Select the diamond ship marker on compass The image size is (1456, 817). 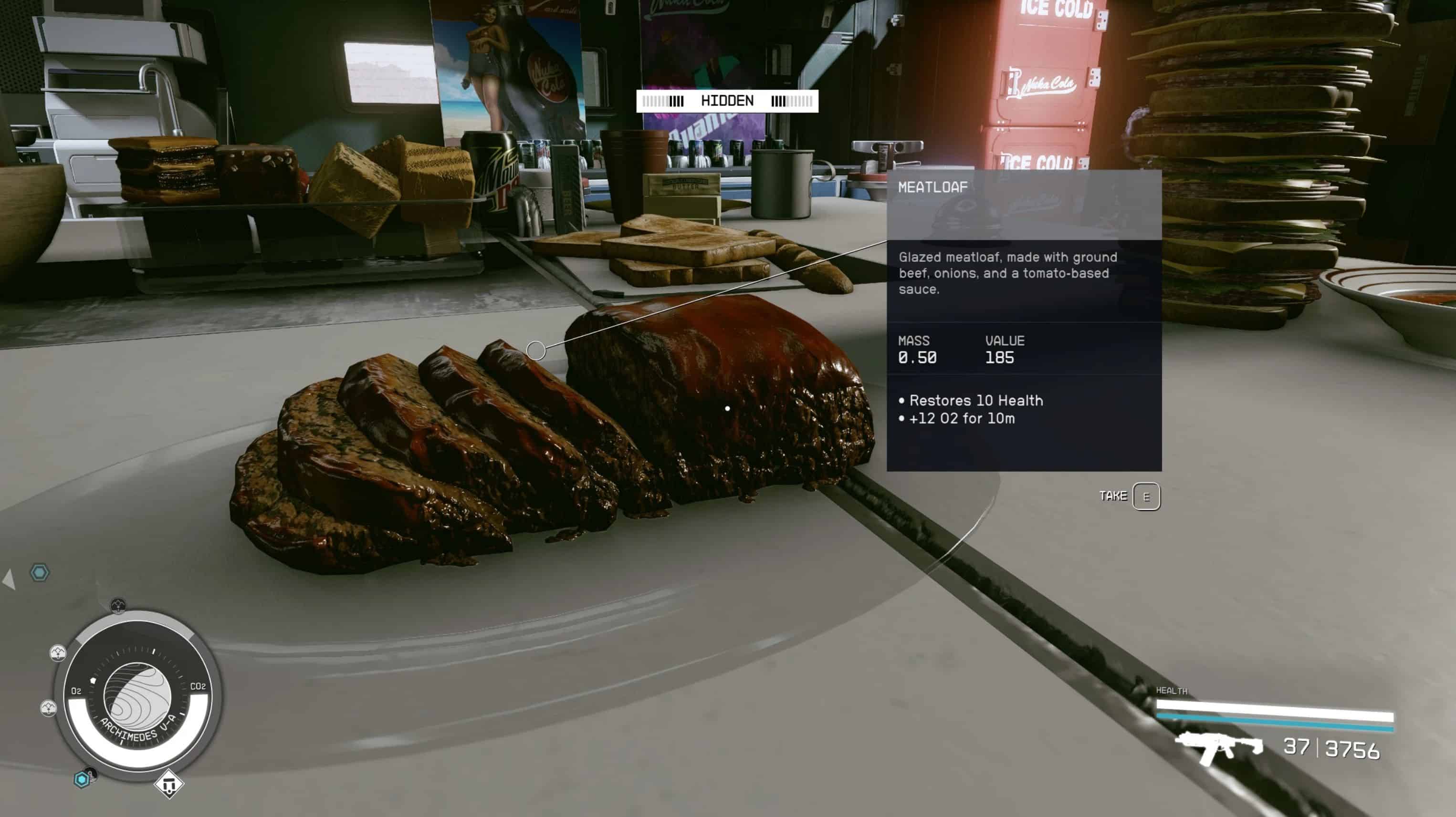(x=168, y=784)
